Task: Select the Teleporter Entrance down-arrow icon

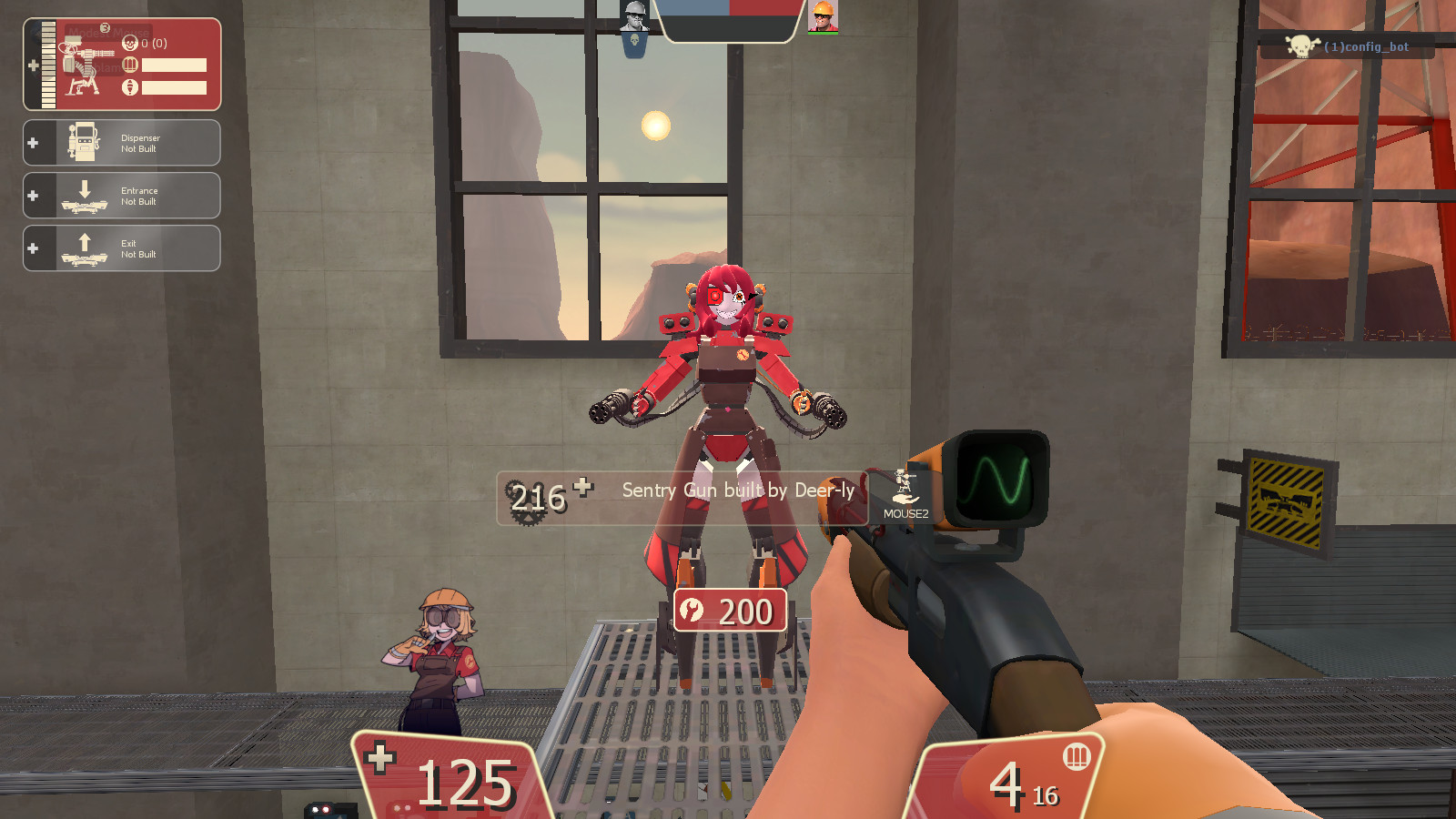Action: pos(85,191)
